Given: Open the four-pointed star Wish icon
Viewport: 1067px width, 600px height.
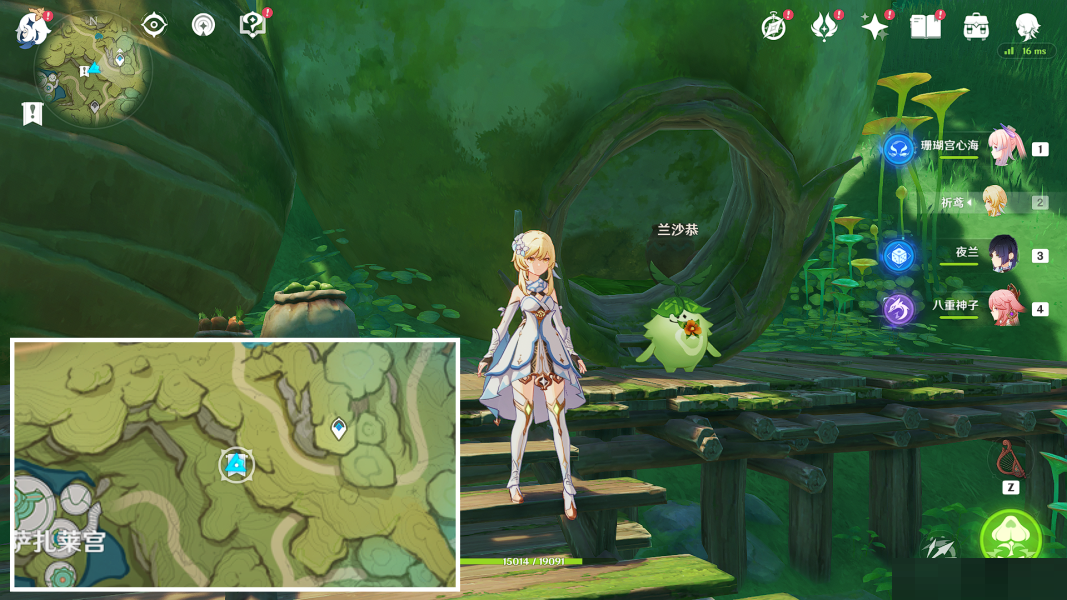Looking at the screenshot, I should (x=875, y=27).
